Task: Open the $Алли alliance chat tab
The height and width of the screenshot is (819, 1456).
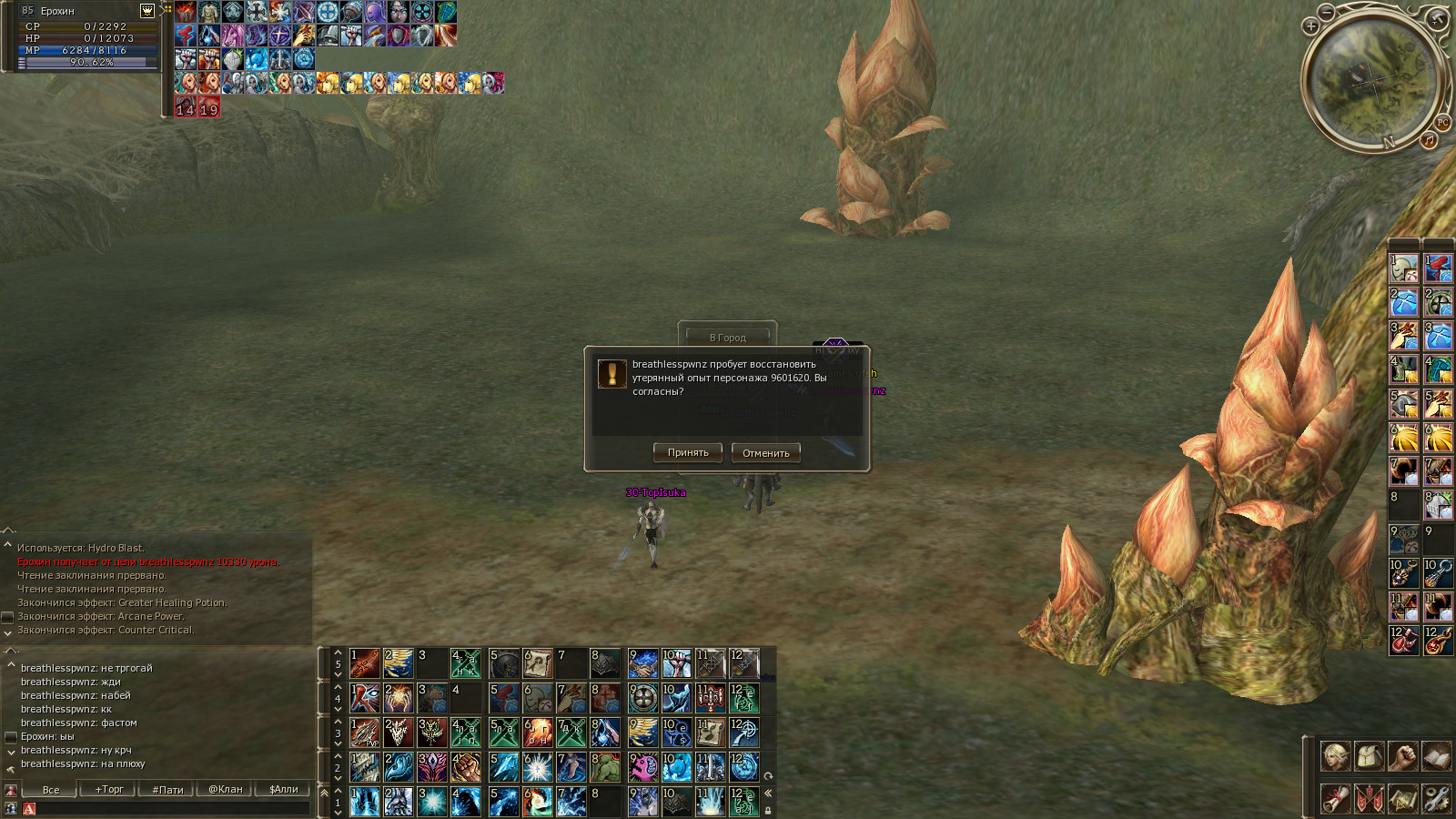Action: (284, 789)
